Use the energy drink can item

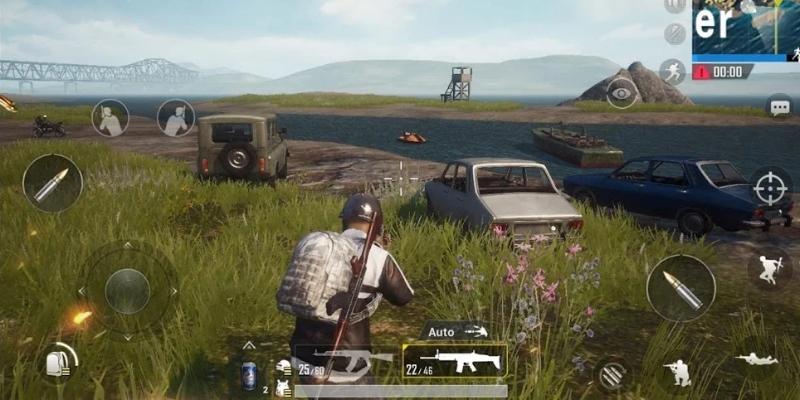pos(249,374)
